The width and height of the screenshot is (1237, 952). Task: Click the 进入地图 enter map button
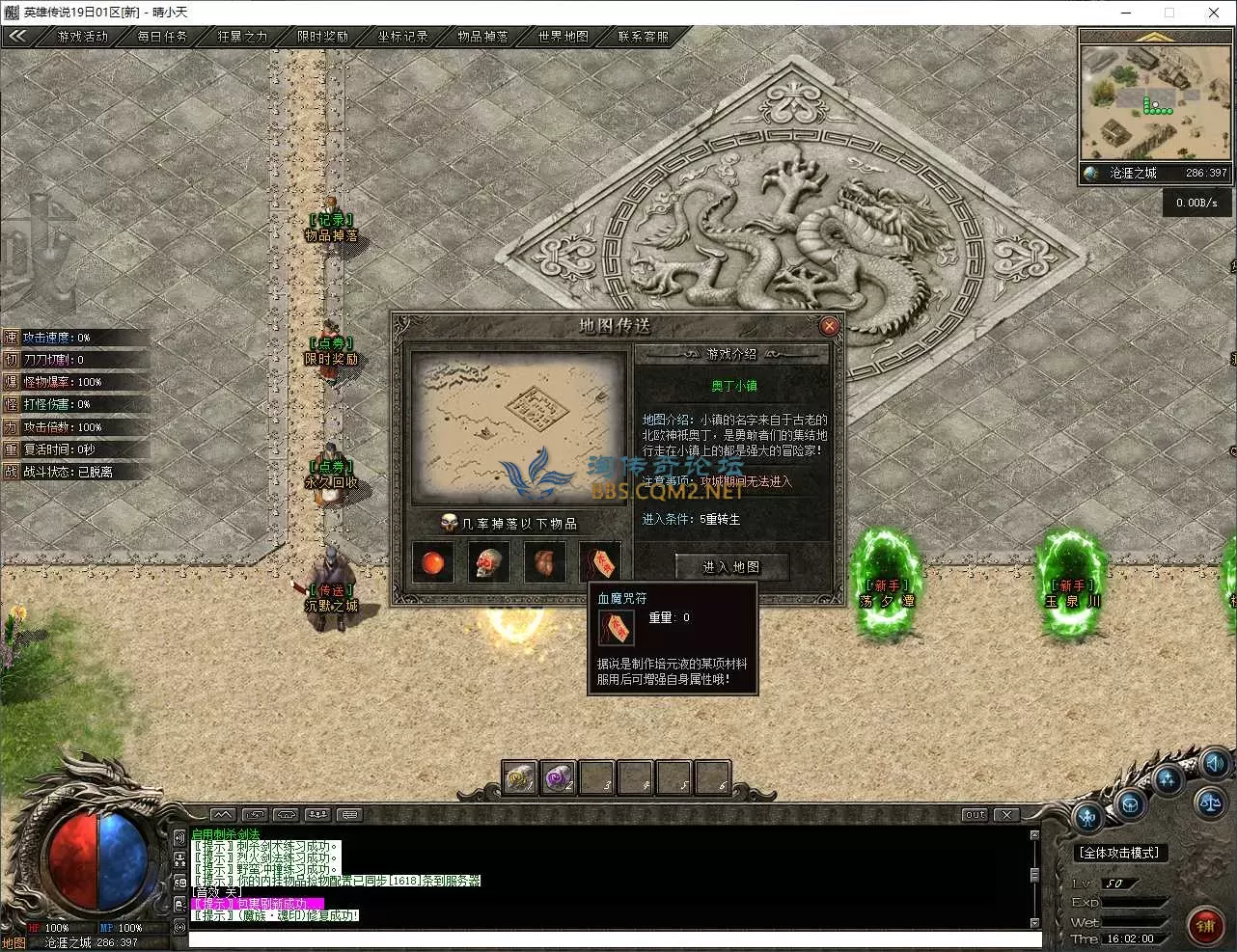(731, 567)
